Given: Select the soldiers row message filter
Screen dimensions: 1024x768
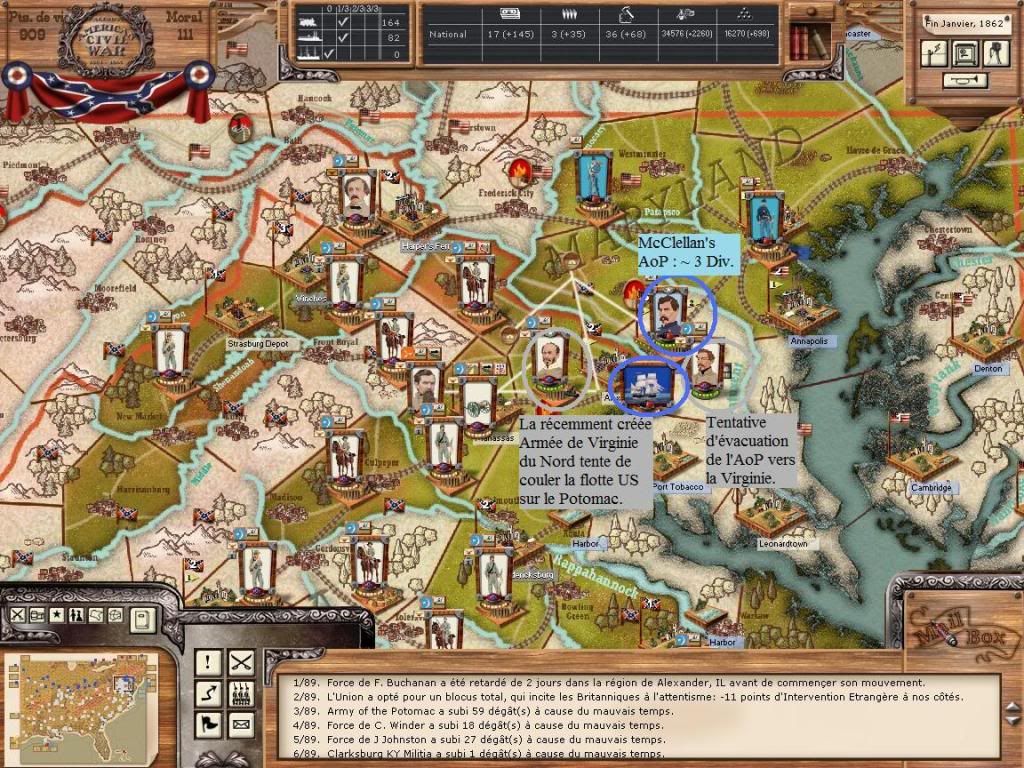Looking at the screenshot, I should (241, 692).
